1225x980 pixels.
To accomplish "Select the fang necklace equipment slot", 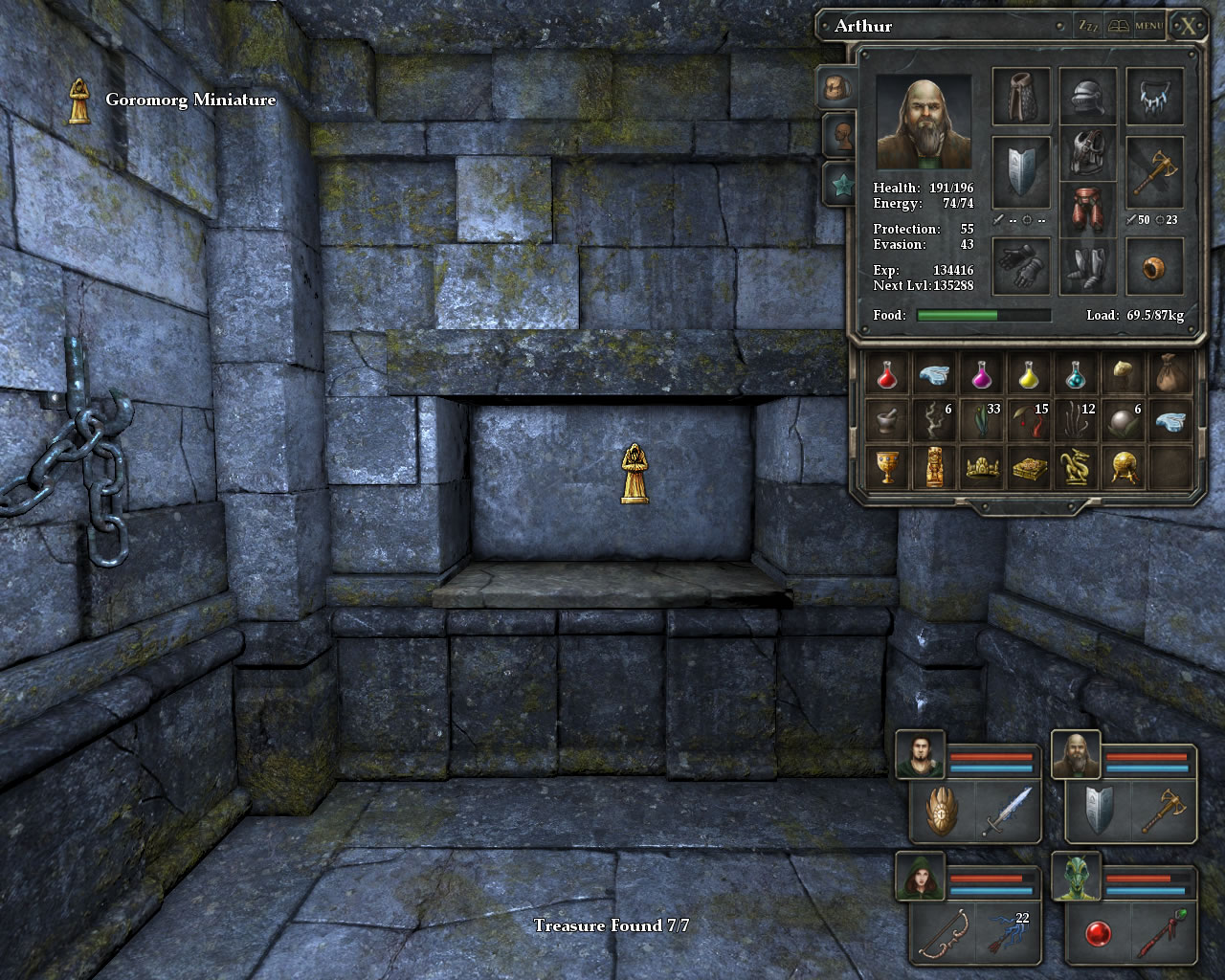I will [x=1154, y=97].
